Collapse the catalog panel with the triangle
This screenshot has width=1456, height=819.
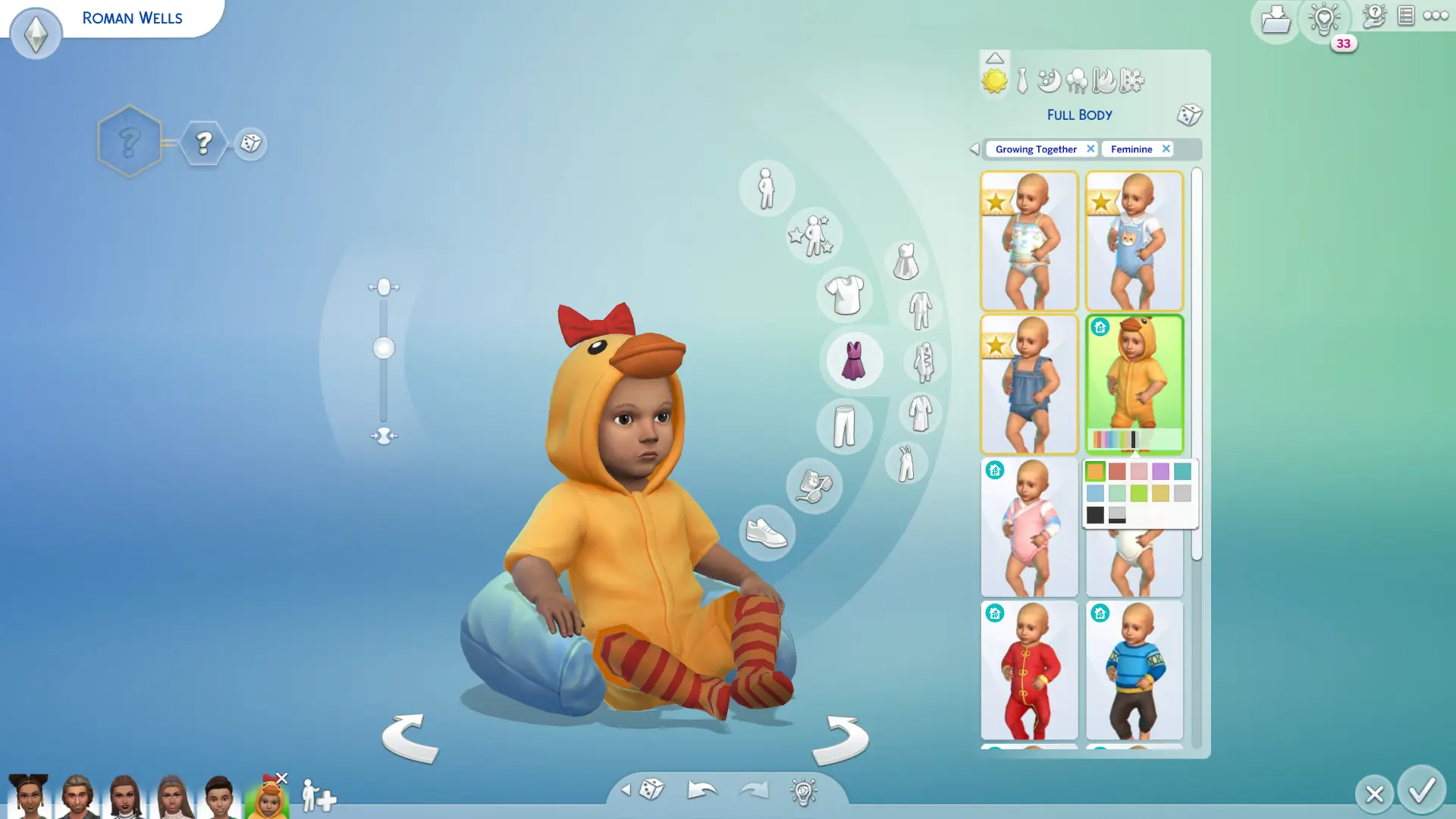995,57
